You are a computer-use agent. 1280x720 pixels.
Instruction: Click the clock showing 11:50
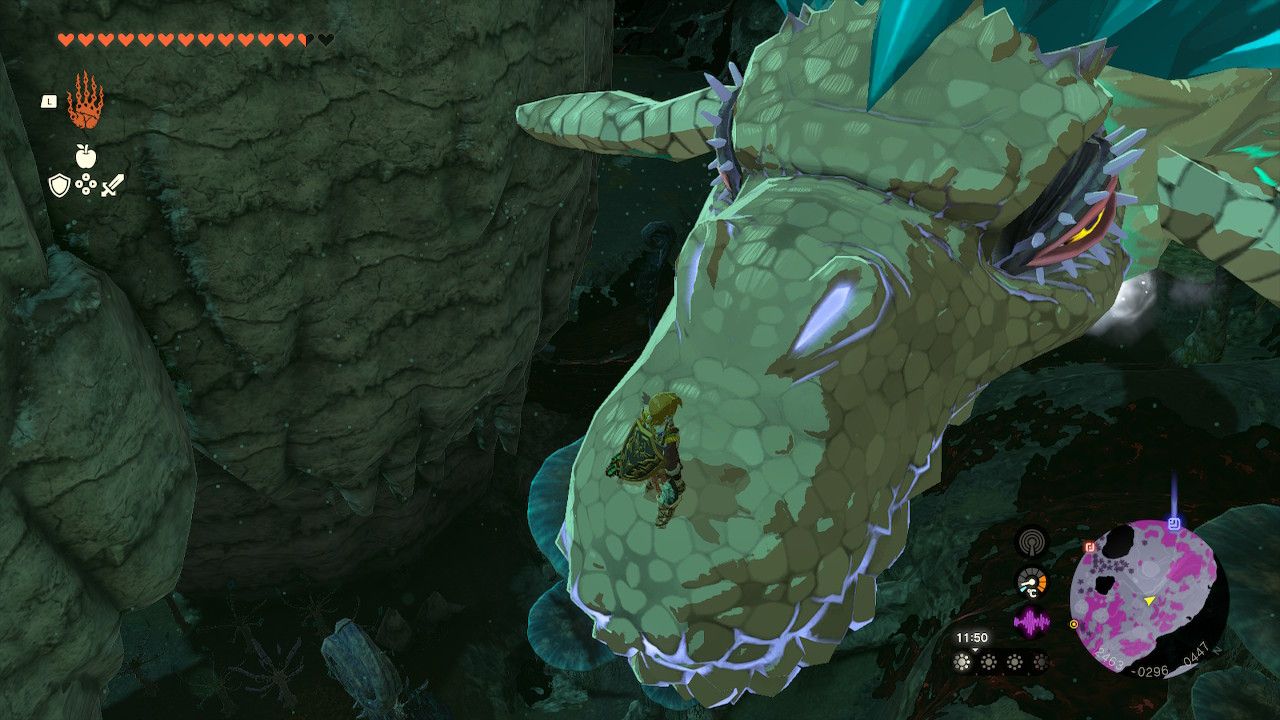tap(972, 636)
